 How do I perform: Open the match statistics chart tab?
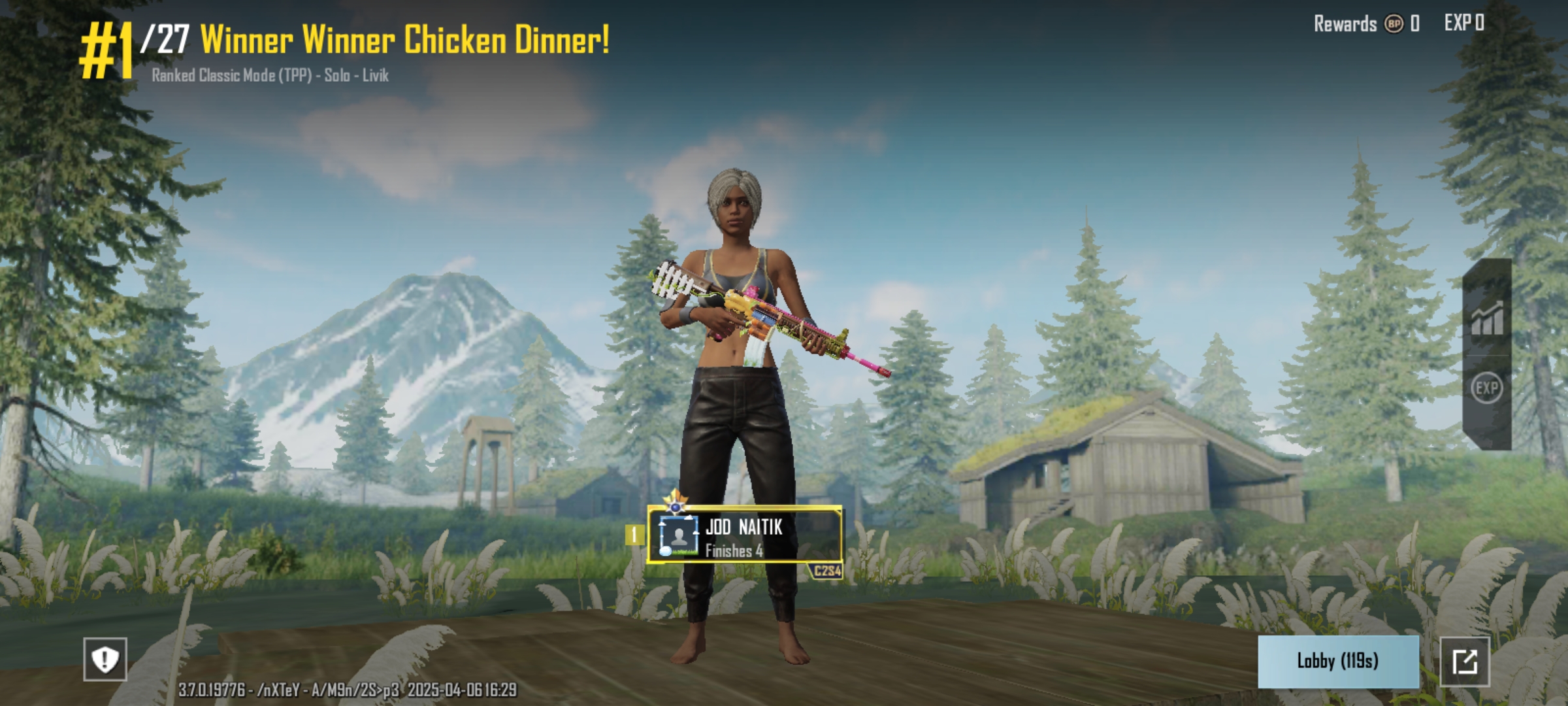tap(1487, 320)
